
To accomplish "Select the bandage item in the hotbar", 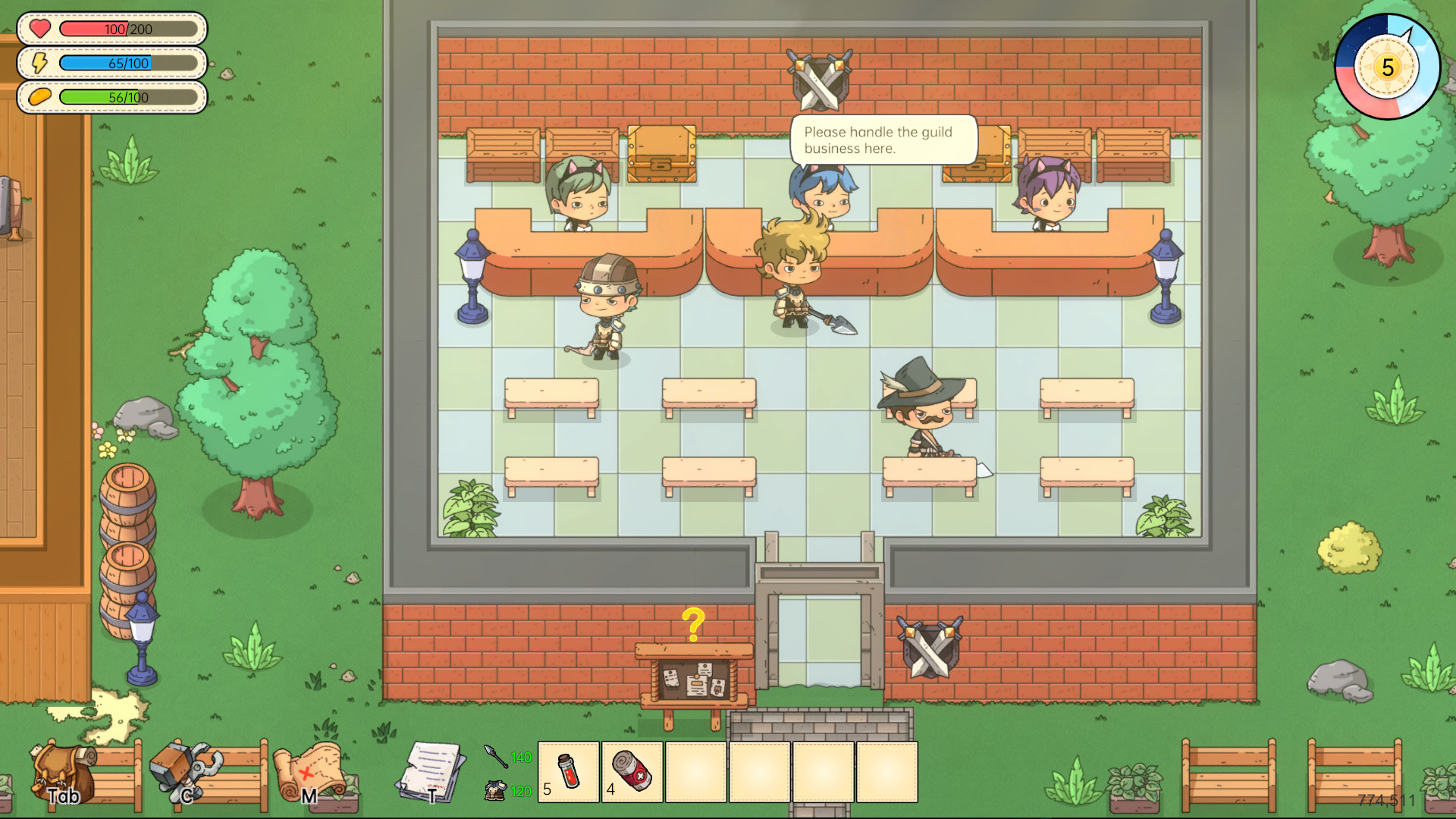I will (x=632, y=771).
